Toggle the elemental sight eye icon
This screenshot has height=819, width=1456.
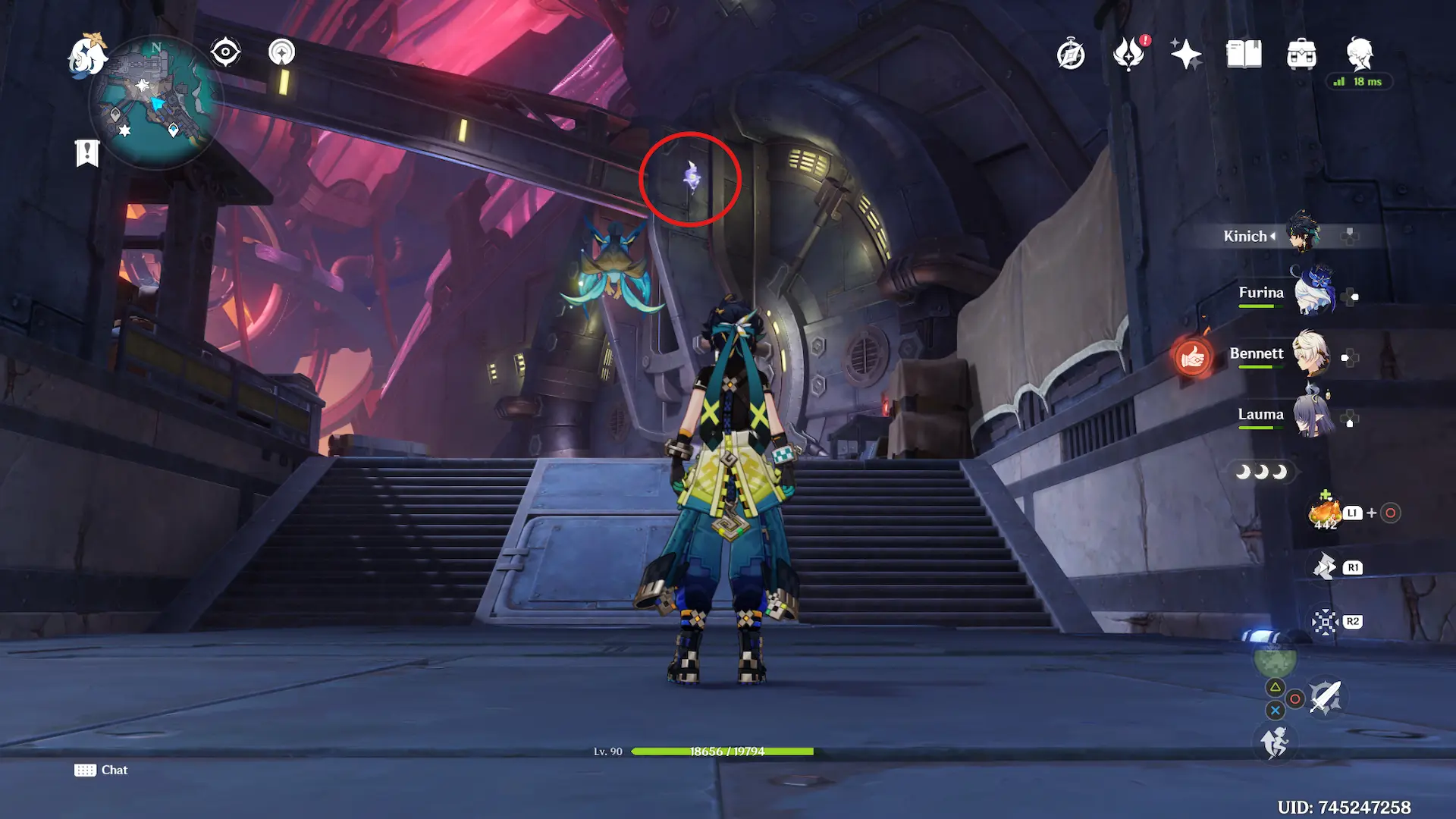pos(225,52)
